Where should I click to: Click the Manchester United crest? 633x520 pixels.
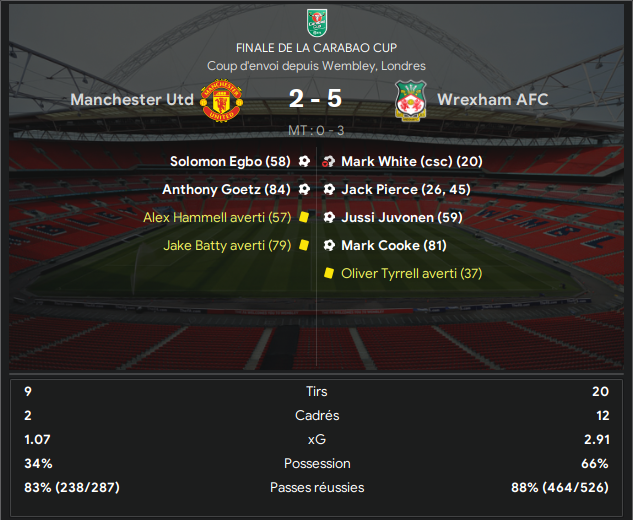click(x=218, y=101)
